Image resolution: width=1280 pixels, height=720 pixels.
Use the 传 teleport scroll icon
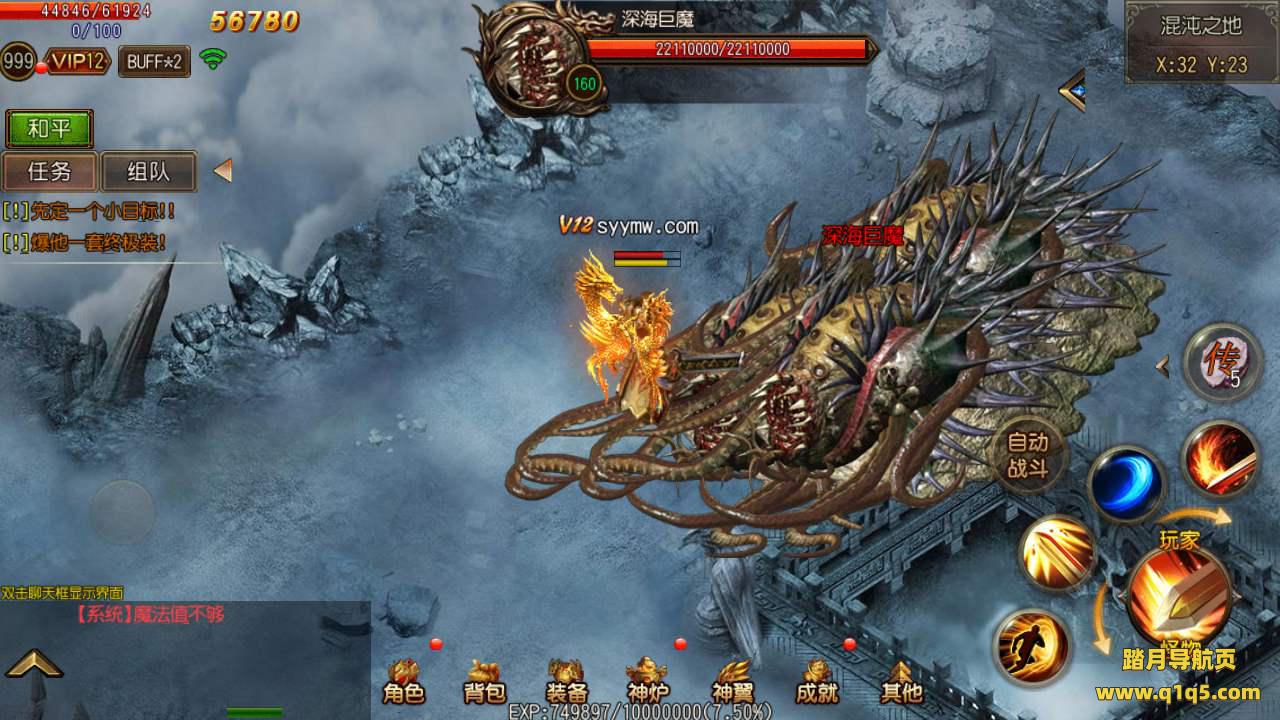(x=1221, y=362)
